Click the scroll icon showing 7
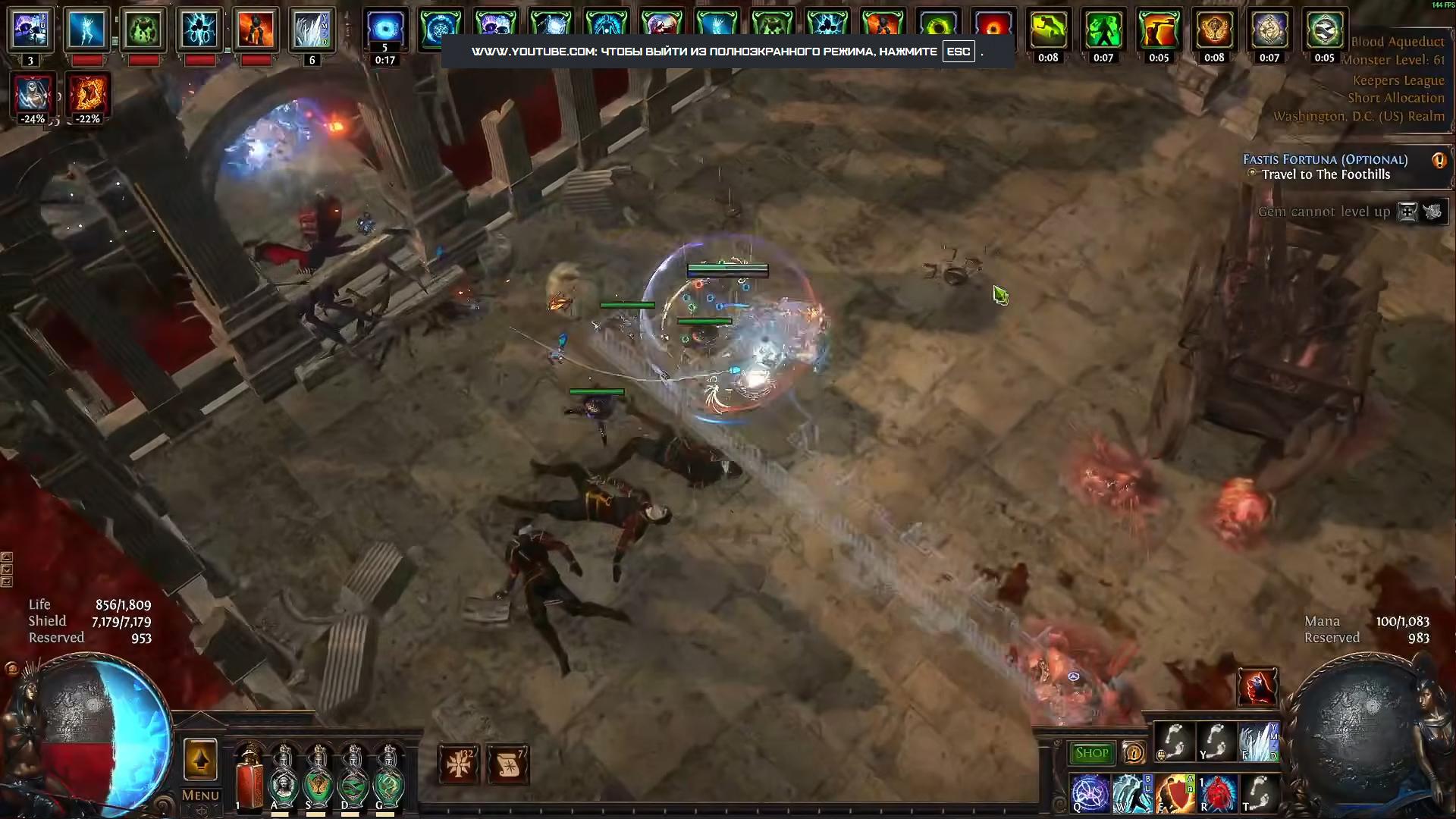 [508, 764]
